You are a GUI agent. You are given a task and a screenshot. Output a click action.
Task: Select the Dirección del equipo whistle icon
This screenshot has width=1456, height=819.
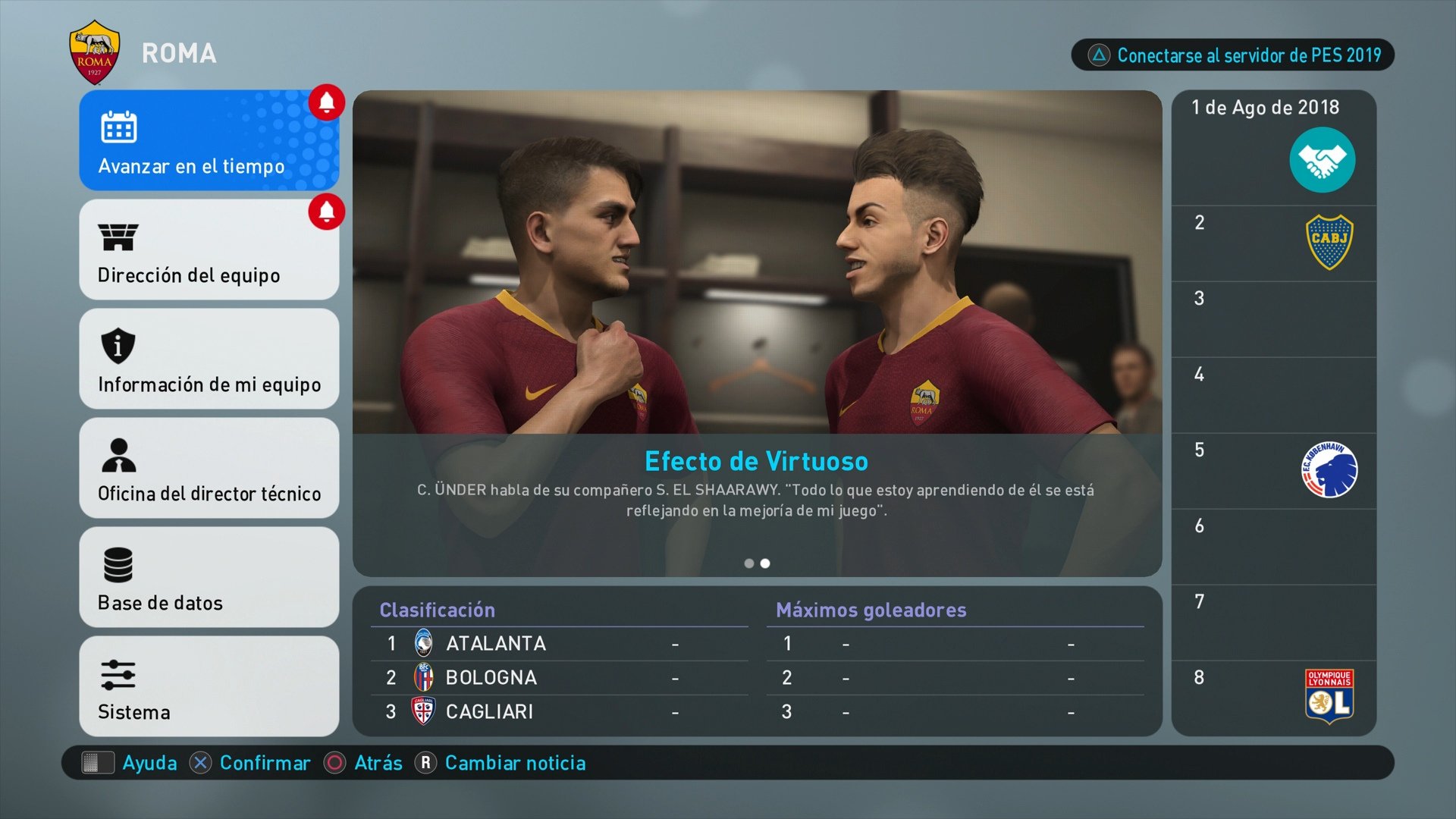pos(118,238)
